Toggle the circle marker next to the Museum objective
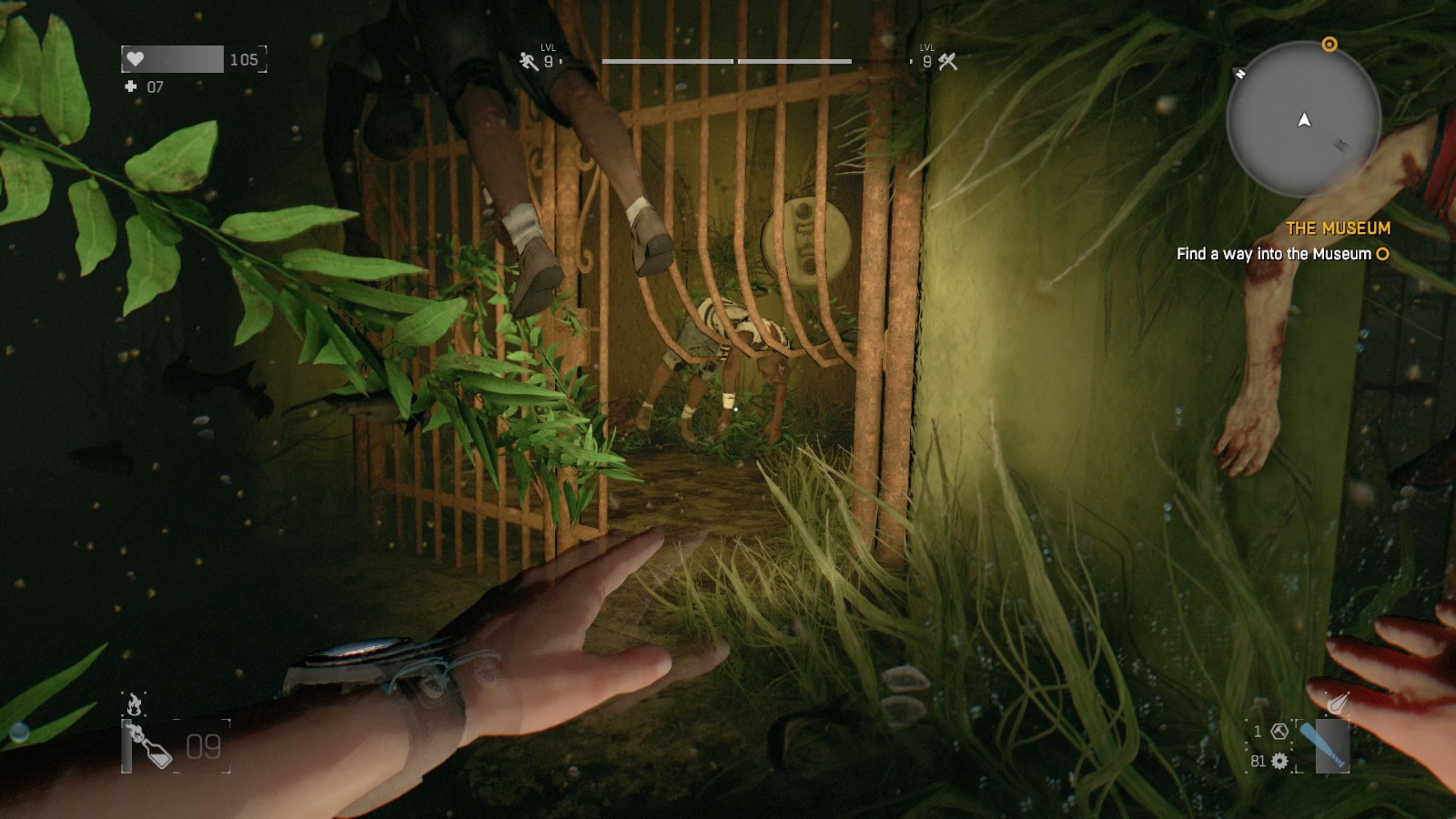This screenshot has height=819, width=1456. pyautogui.click(x=1382, y=256)
